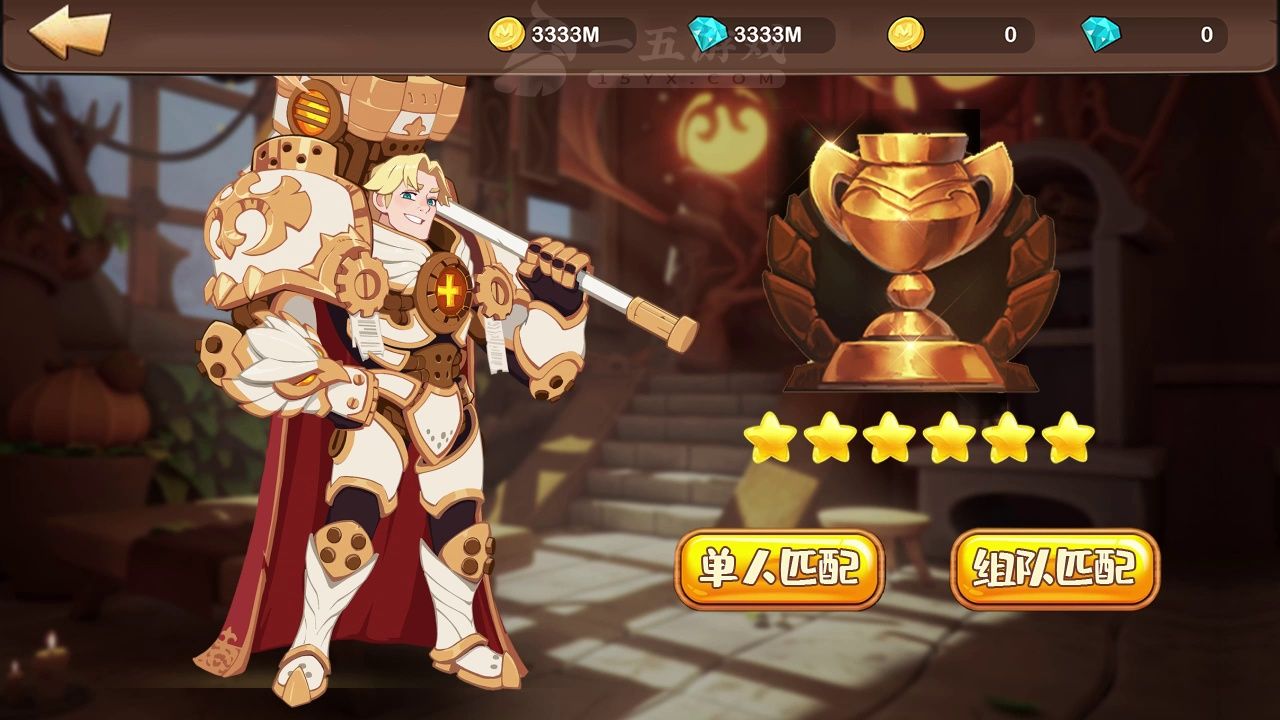Start team matching (组队匹配)
This screenshot has height=720, width=1280.
pyautogui.click(x=1054, y=569)
